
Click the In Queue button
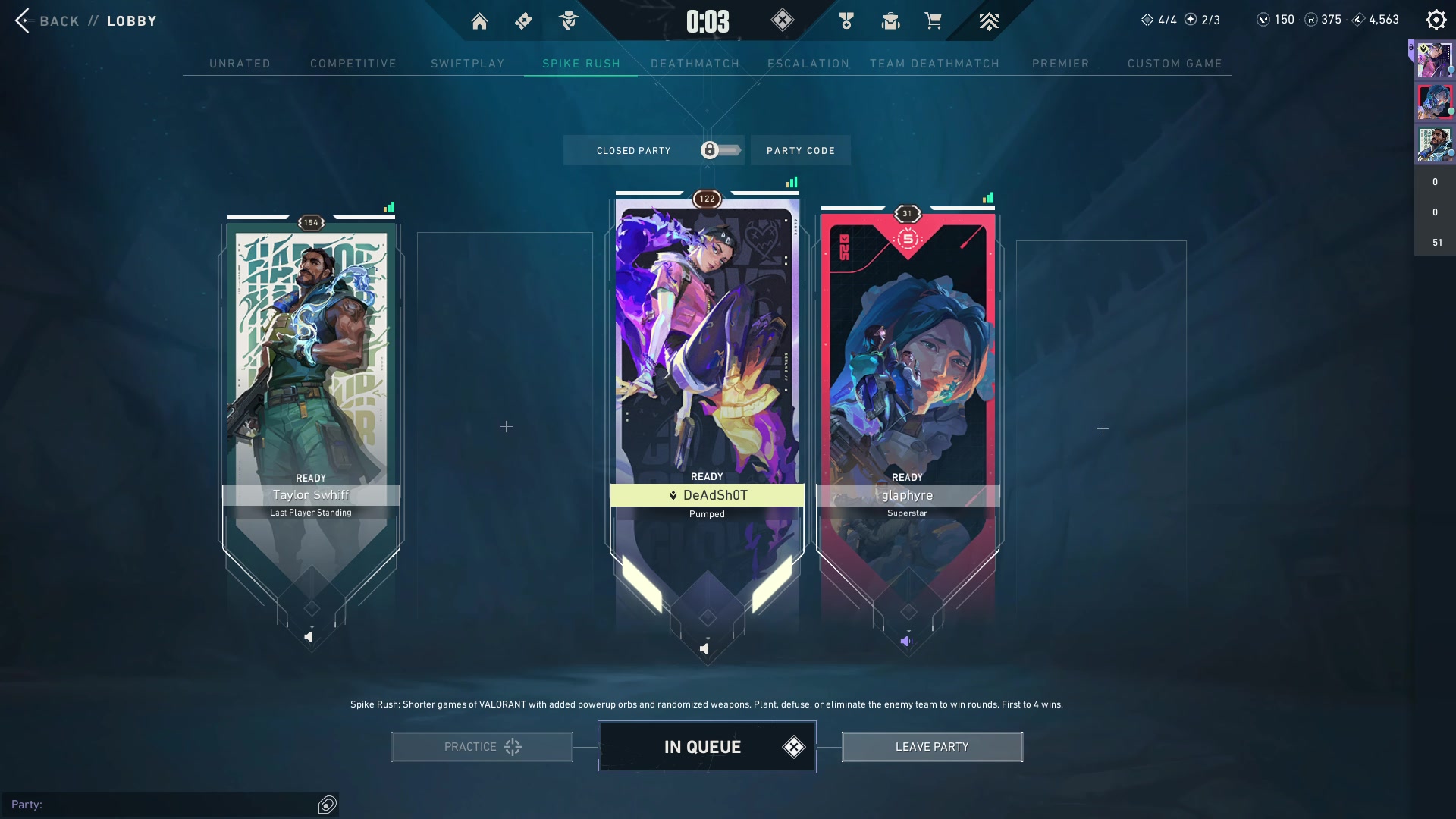coord(707,747)
